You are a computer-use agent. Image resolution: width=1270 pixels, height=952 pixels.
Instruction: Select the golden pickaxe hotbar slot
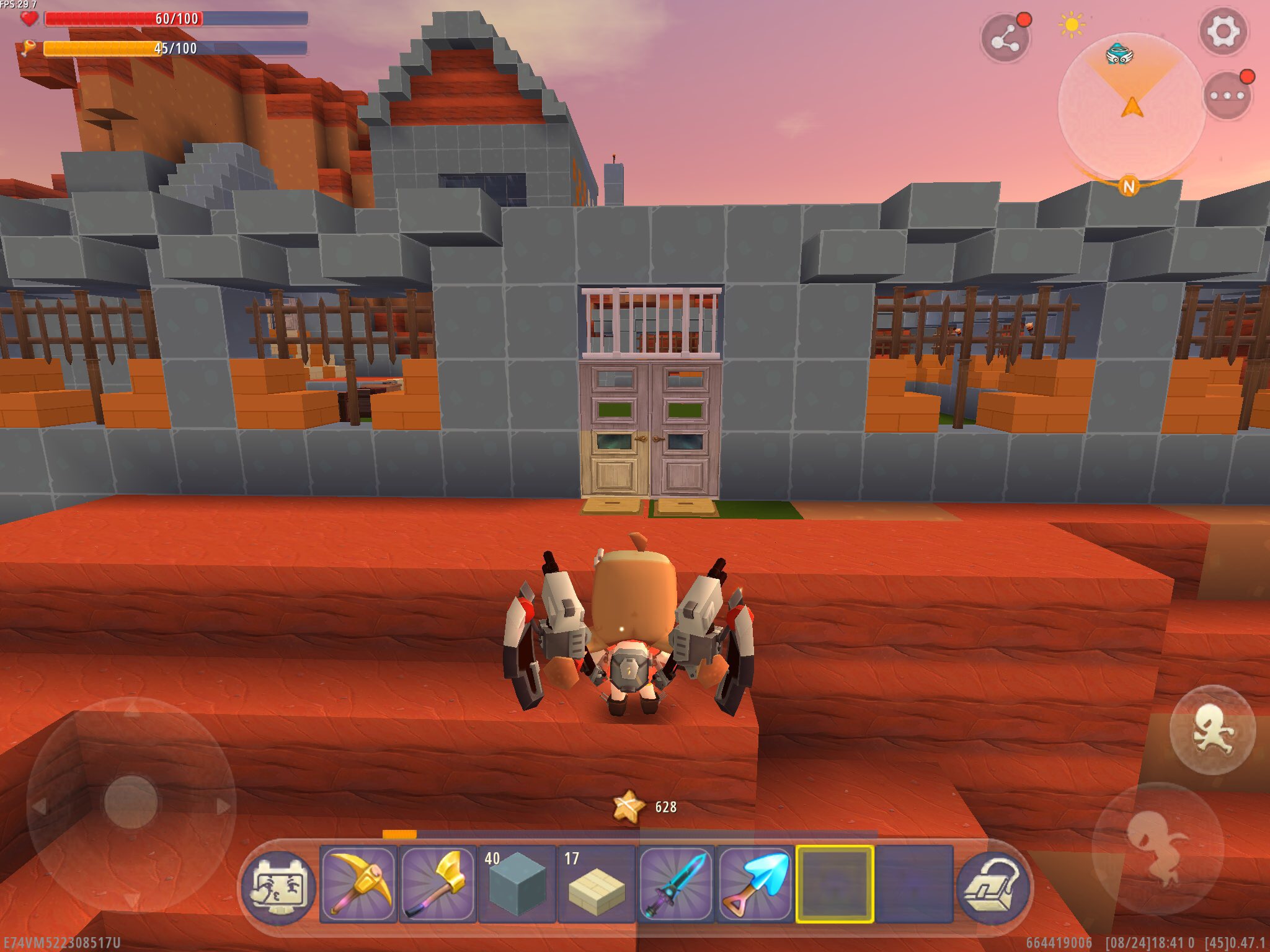pyautogui.click(x=359, y=884)
